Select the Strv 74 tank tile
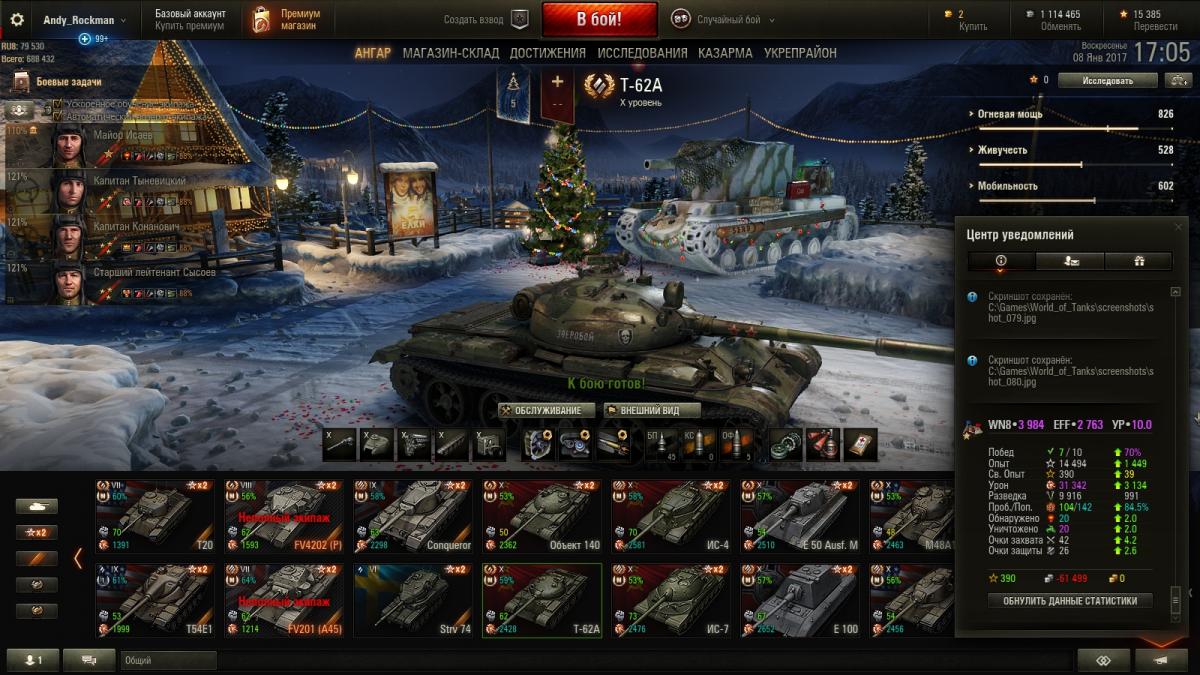 (413, 600)
